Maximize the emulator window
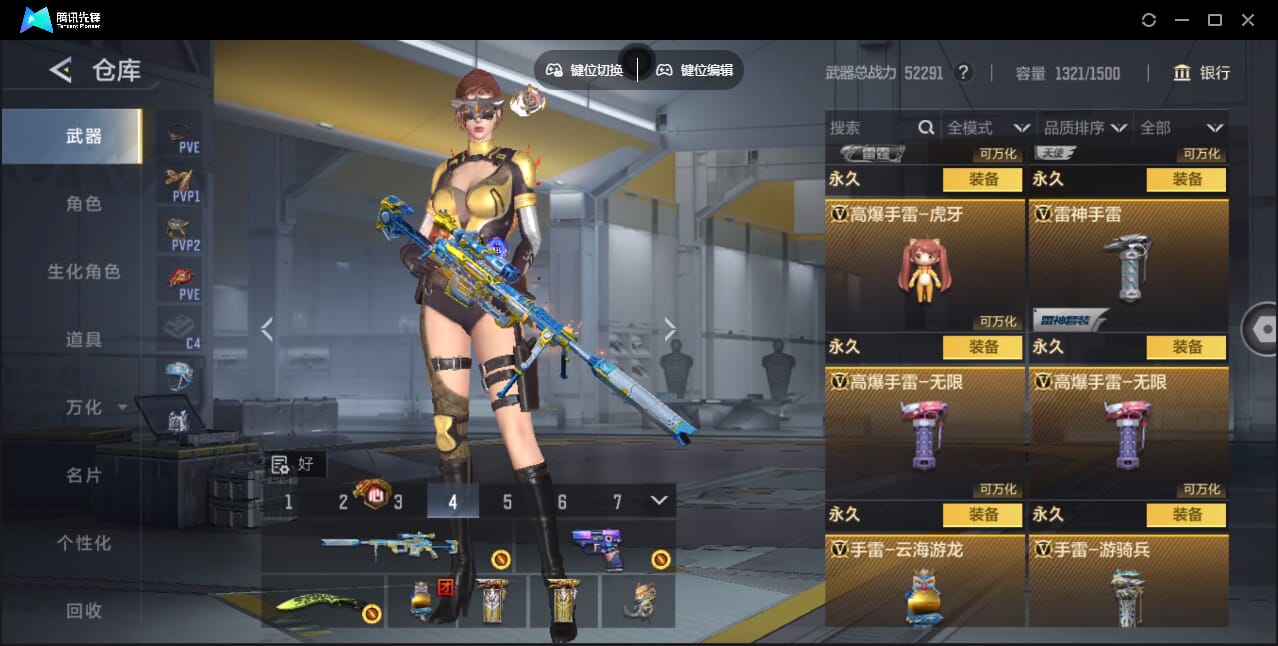The height and width of the screenshot is (646, 1278). (x=1214, y=20)
